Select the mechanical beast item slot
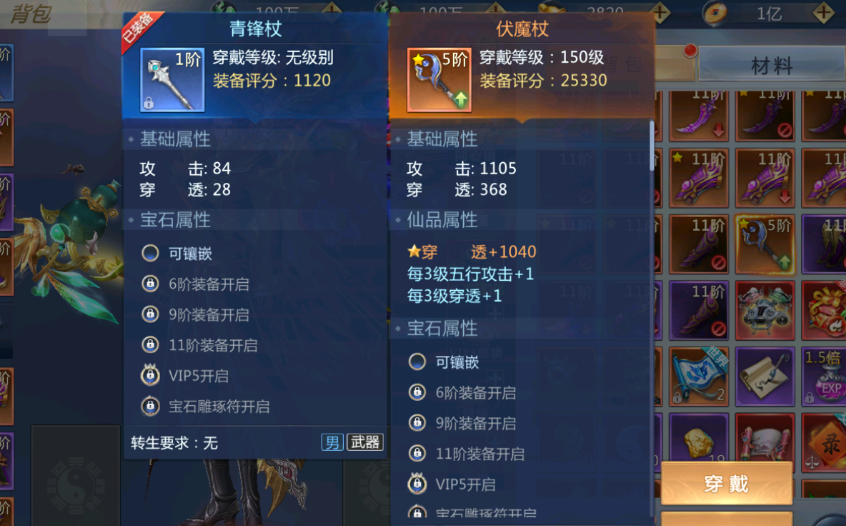The width and height of the screenshot is (846, 526). pos(765,308)
